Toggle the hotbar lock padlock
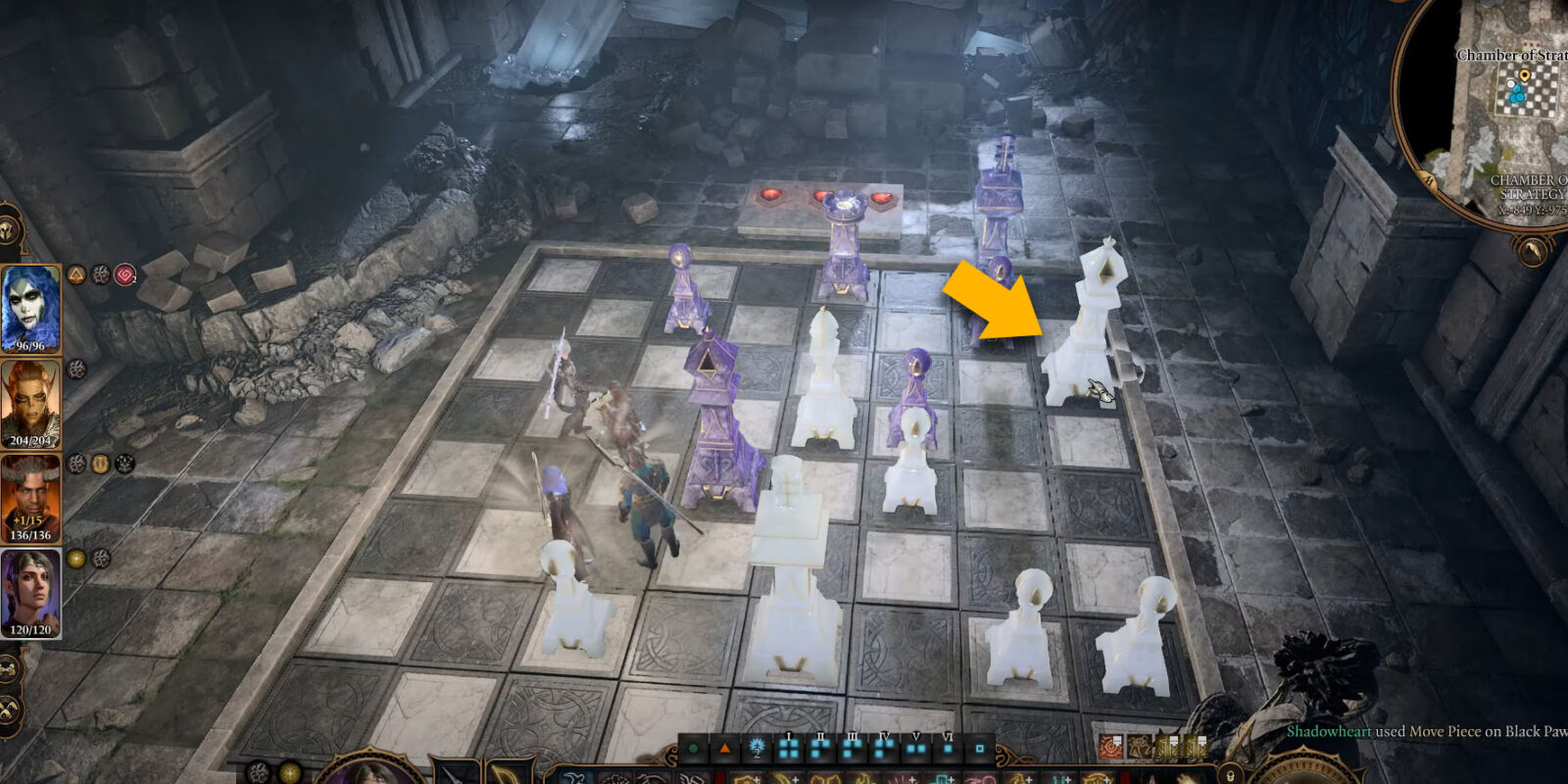 pos(1230,777)
